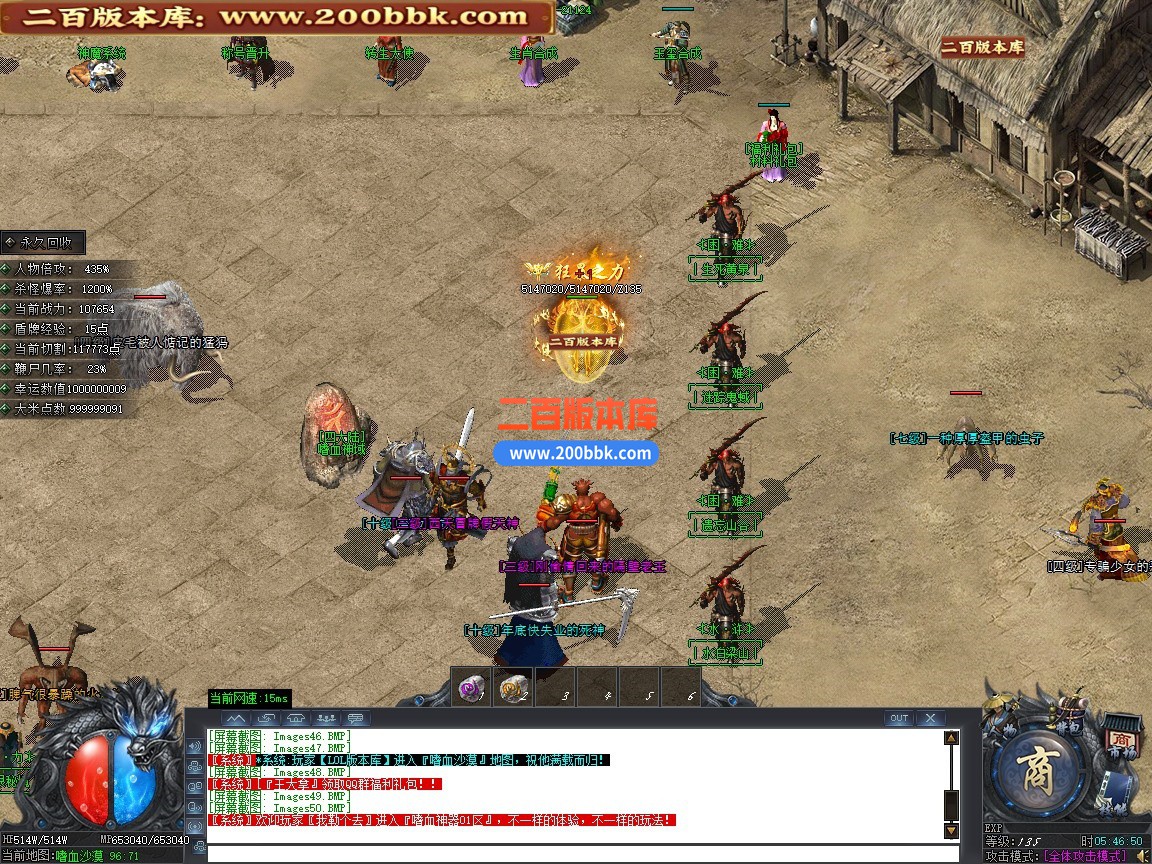Click the OUT button on the chat panel
The image size is (1152, 864).
coord(899,718)
